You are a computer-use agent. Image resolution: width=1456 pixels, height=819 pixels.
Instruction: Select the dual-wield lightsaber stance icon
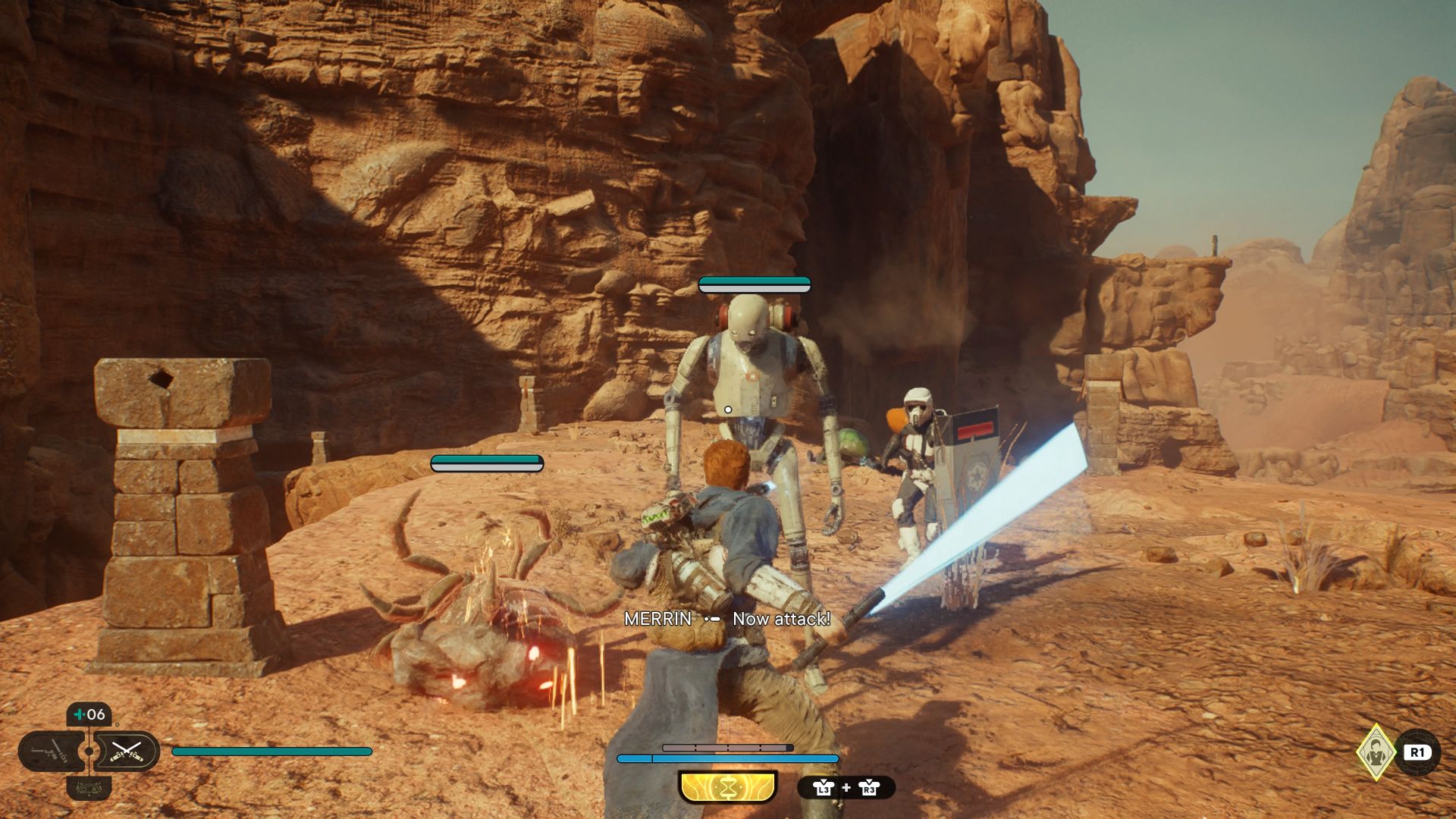tap(127, 752)
